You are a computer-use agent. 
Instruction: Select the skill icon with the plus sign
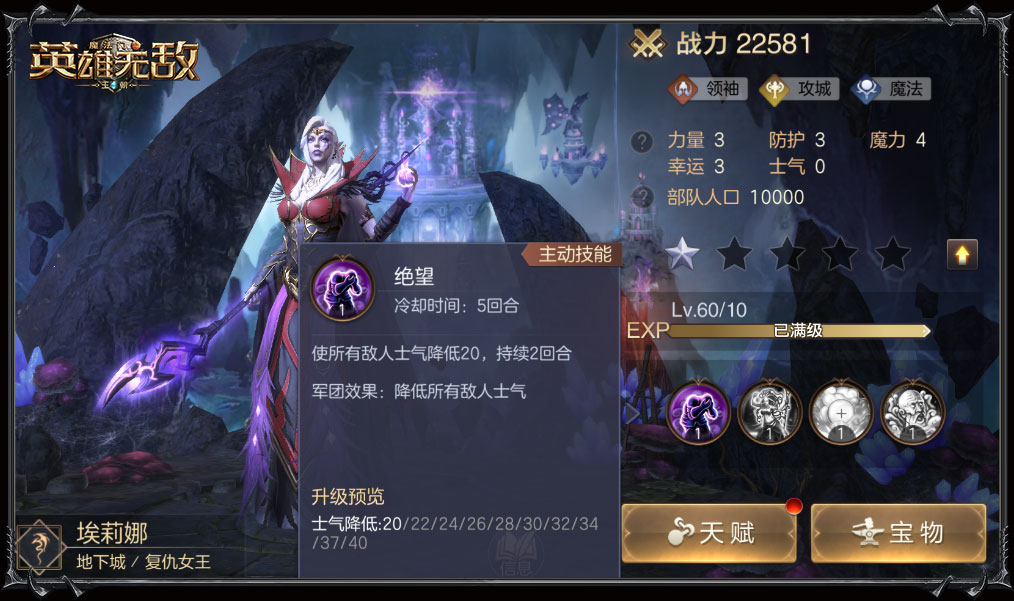(841, 411)
